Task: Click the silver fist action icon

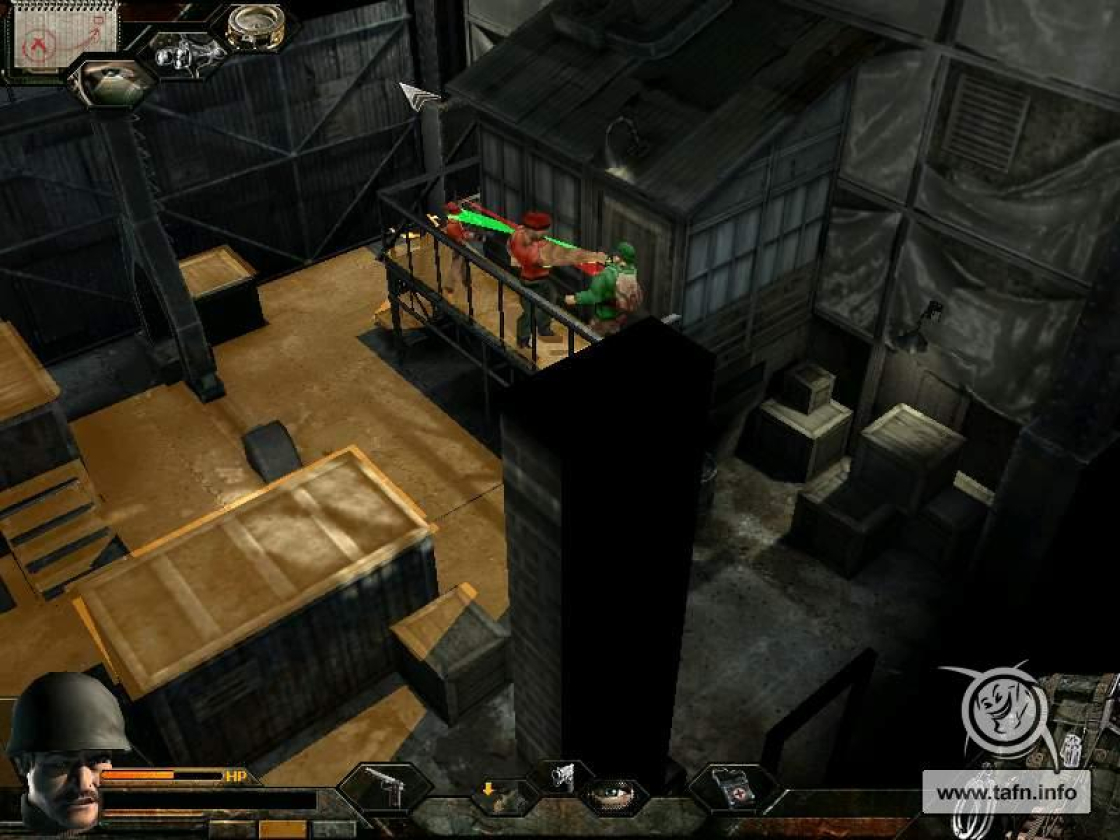Action: click(x=562, y=776)
